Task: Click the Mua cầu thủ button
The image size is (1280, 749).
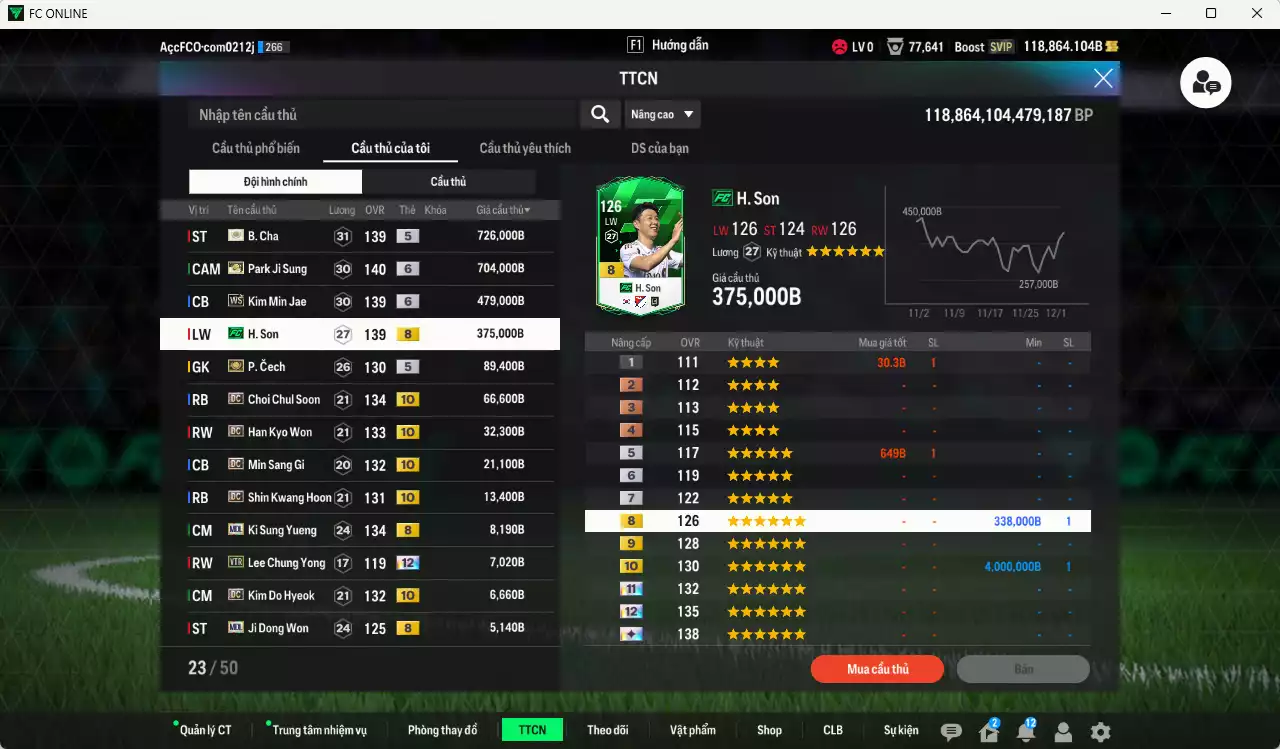Action: [877, 669]
